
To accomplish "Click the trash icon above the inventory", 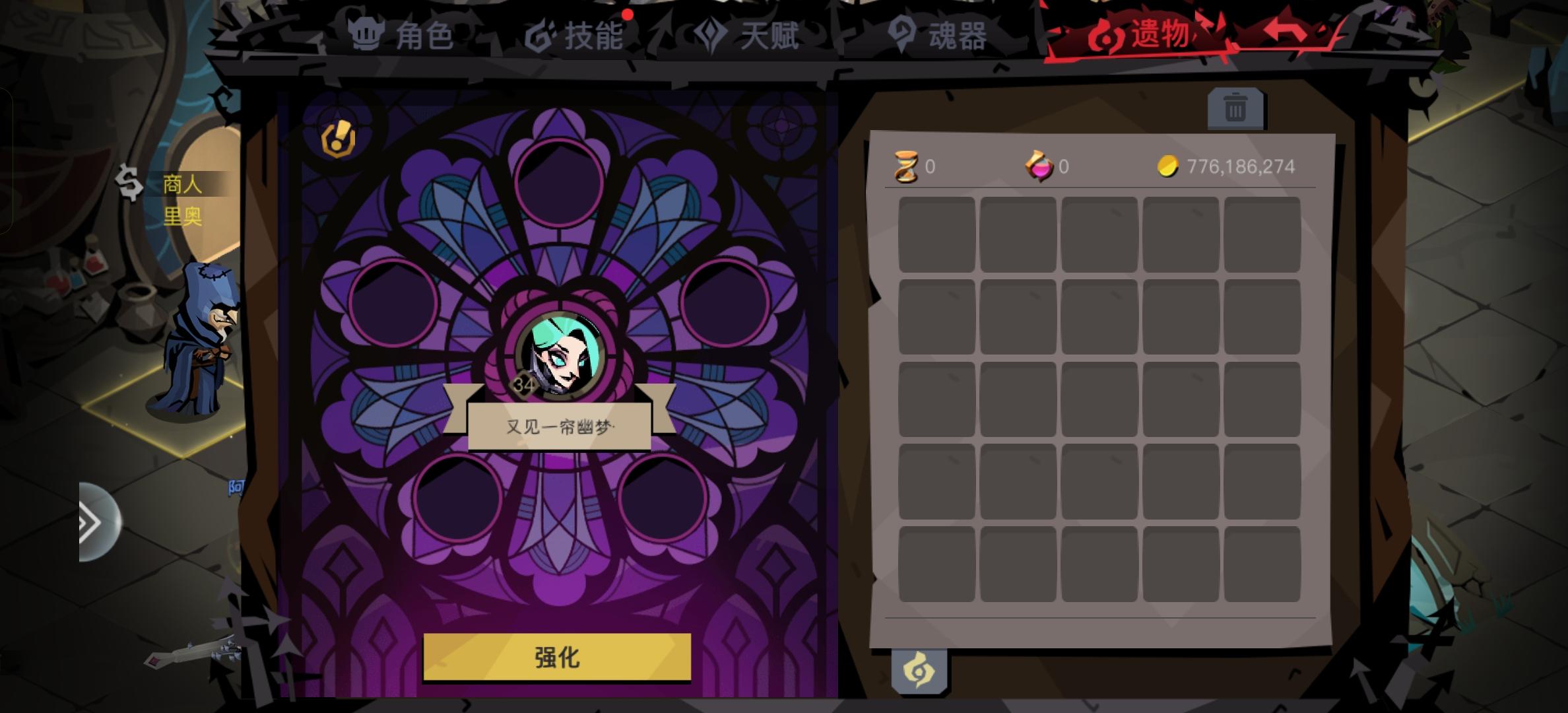I will tap(1237, 108).
